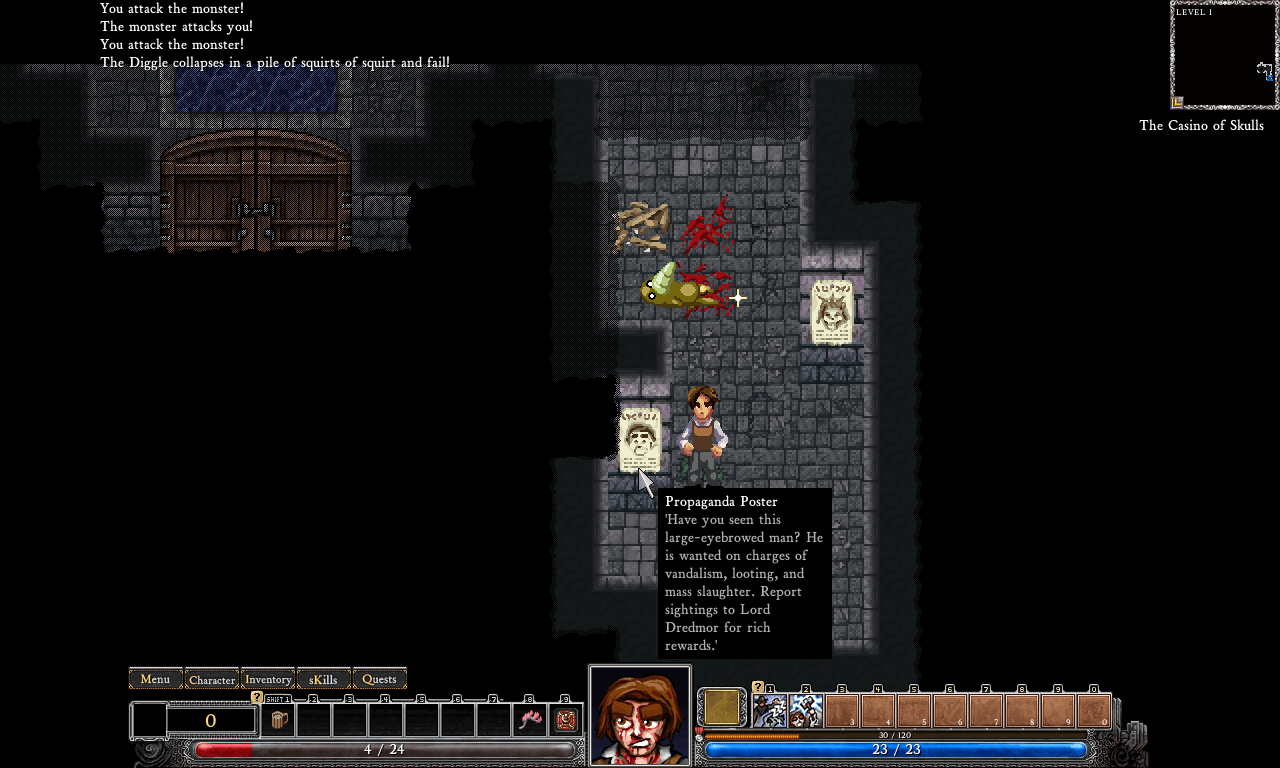Use the beer mug in the belt
1280x768 pixels.
click(x=279, y=720)
